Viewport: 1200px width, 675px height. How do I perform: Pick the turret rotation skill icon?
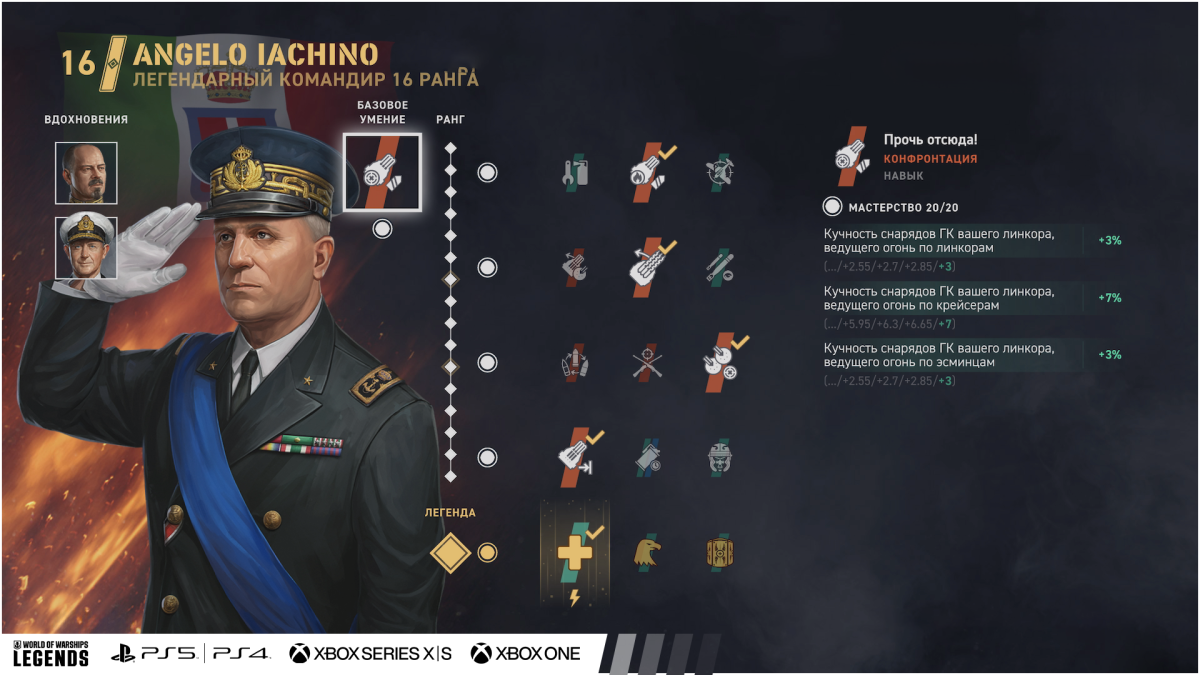click(x=574, y=267)
